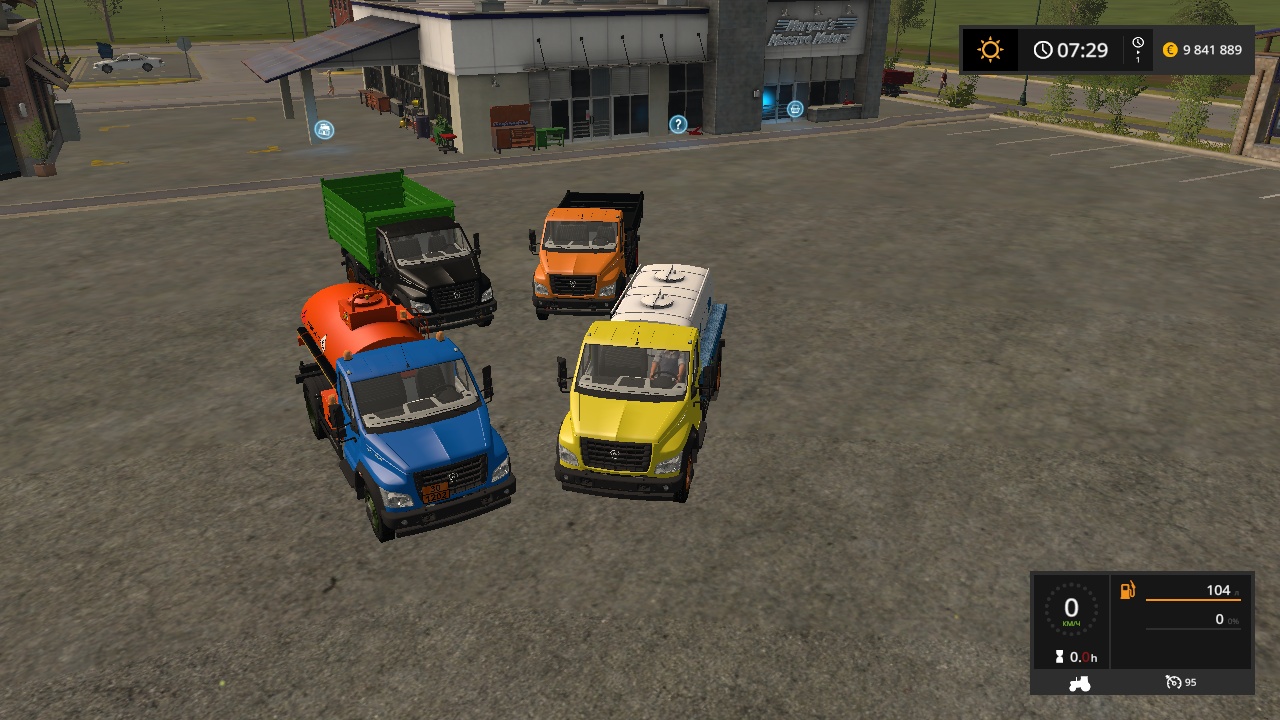1280x720 pixels.
Task: Click the blue refuel icon by the building wall
Action: tap(793, 110)
